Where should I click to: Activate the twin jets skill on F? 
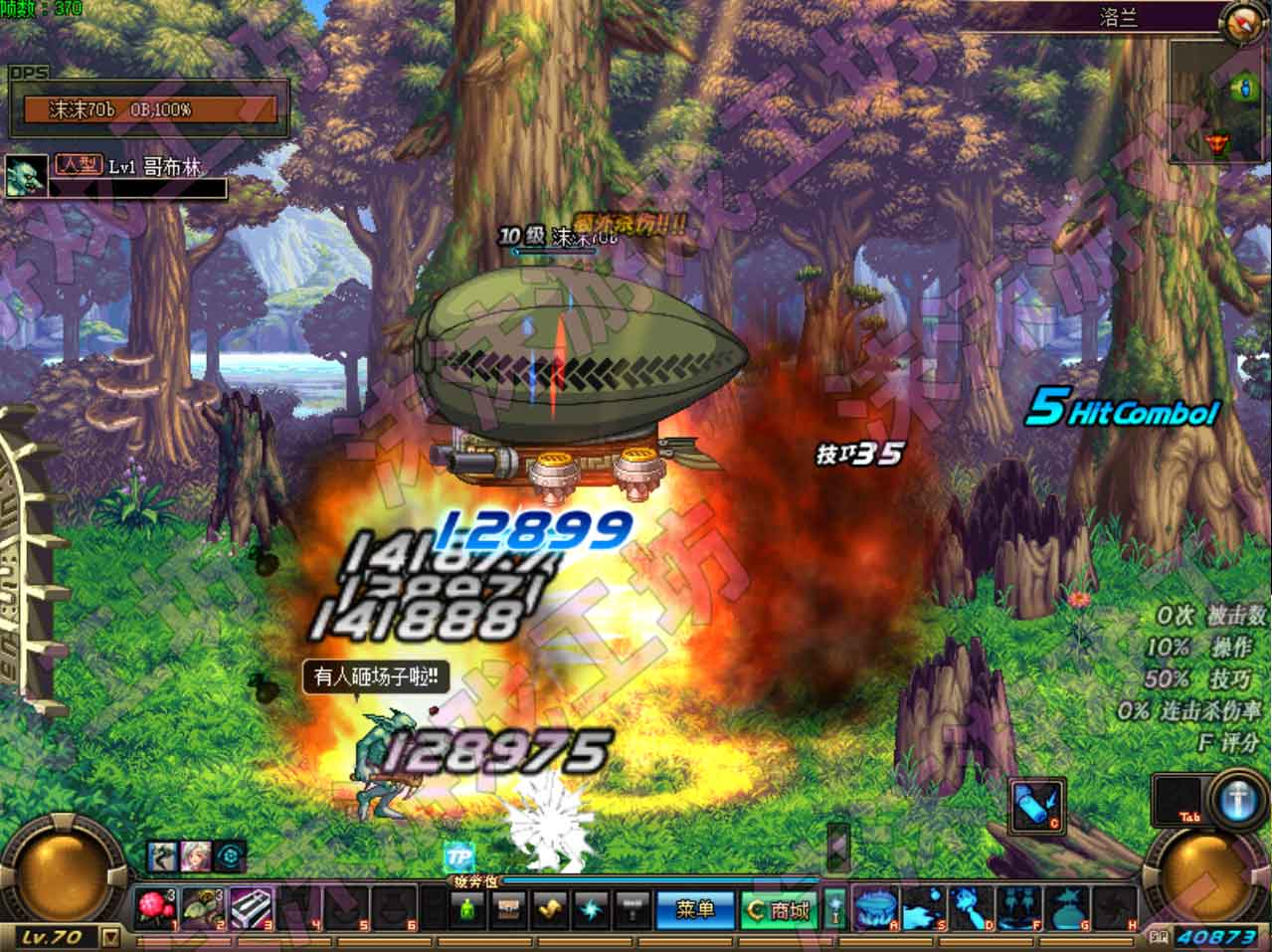click(x=1018, y=908)
